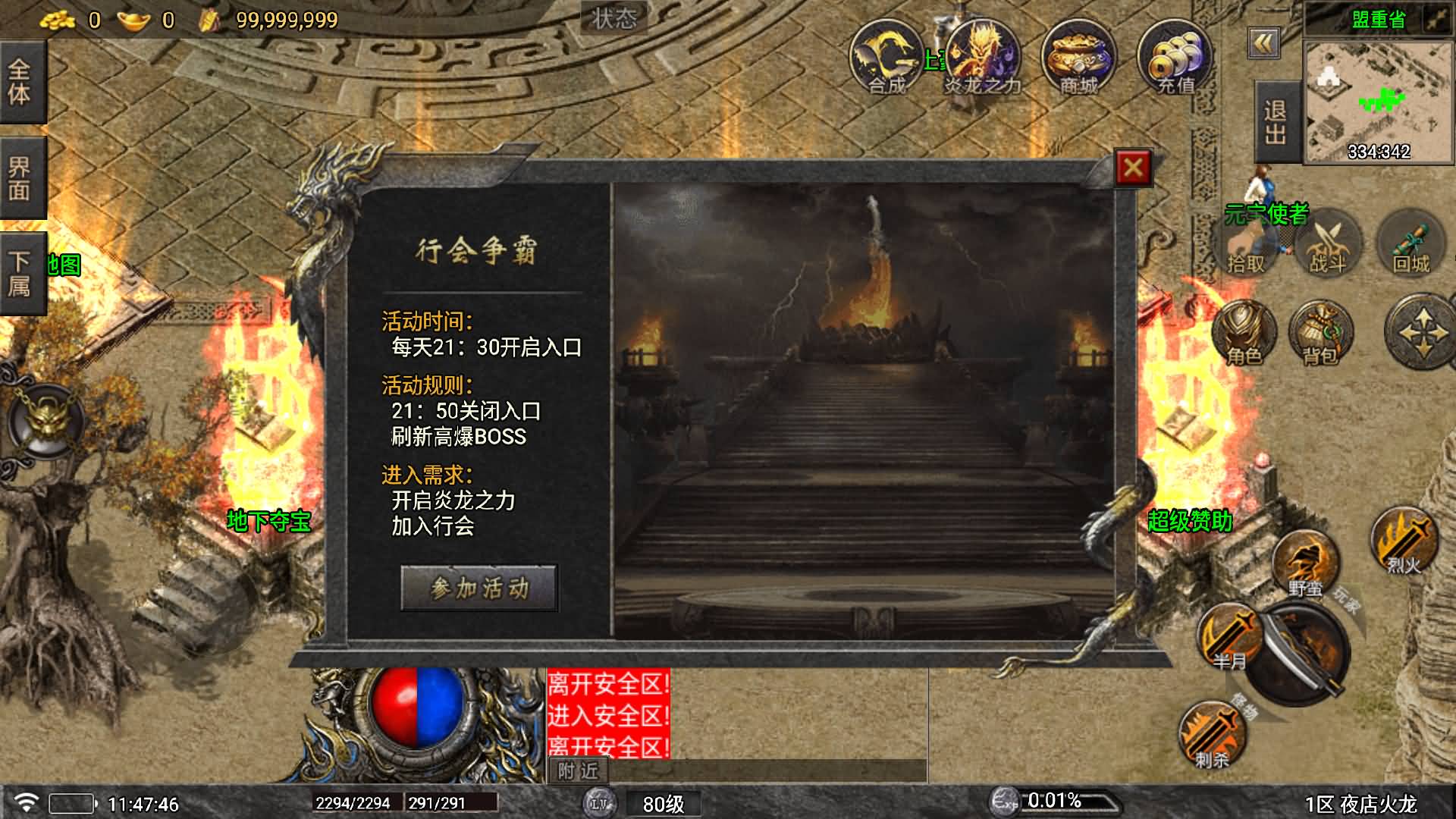Open the 炎龙之力 feature icon
The height and width of the screenshot is (819, 1456).
pyautogui.click(x=982, y=58)
